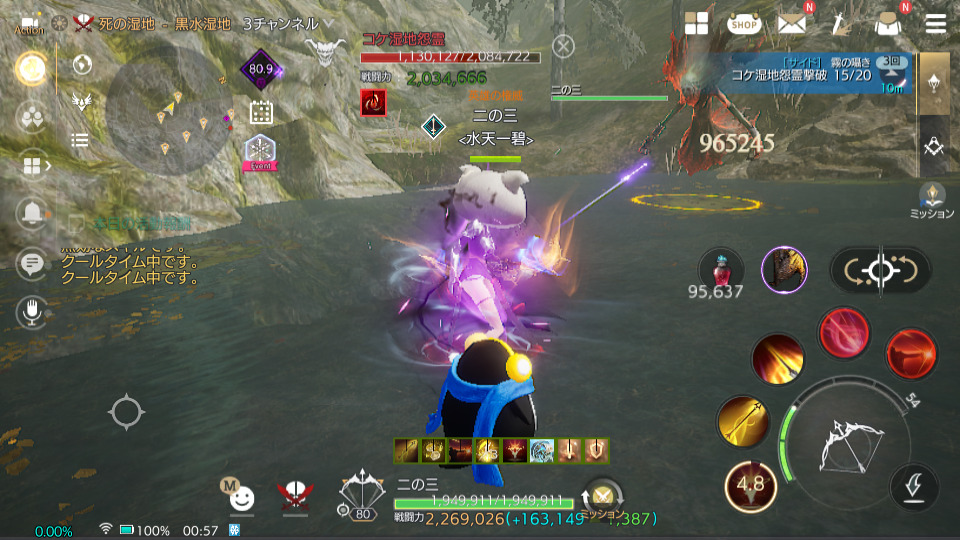The width and height of the screenshot is (960, 540).
Task: Activate the dash evade skill
Action: click(x=914, y=486)
